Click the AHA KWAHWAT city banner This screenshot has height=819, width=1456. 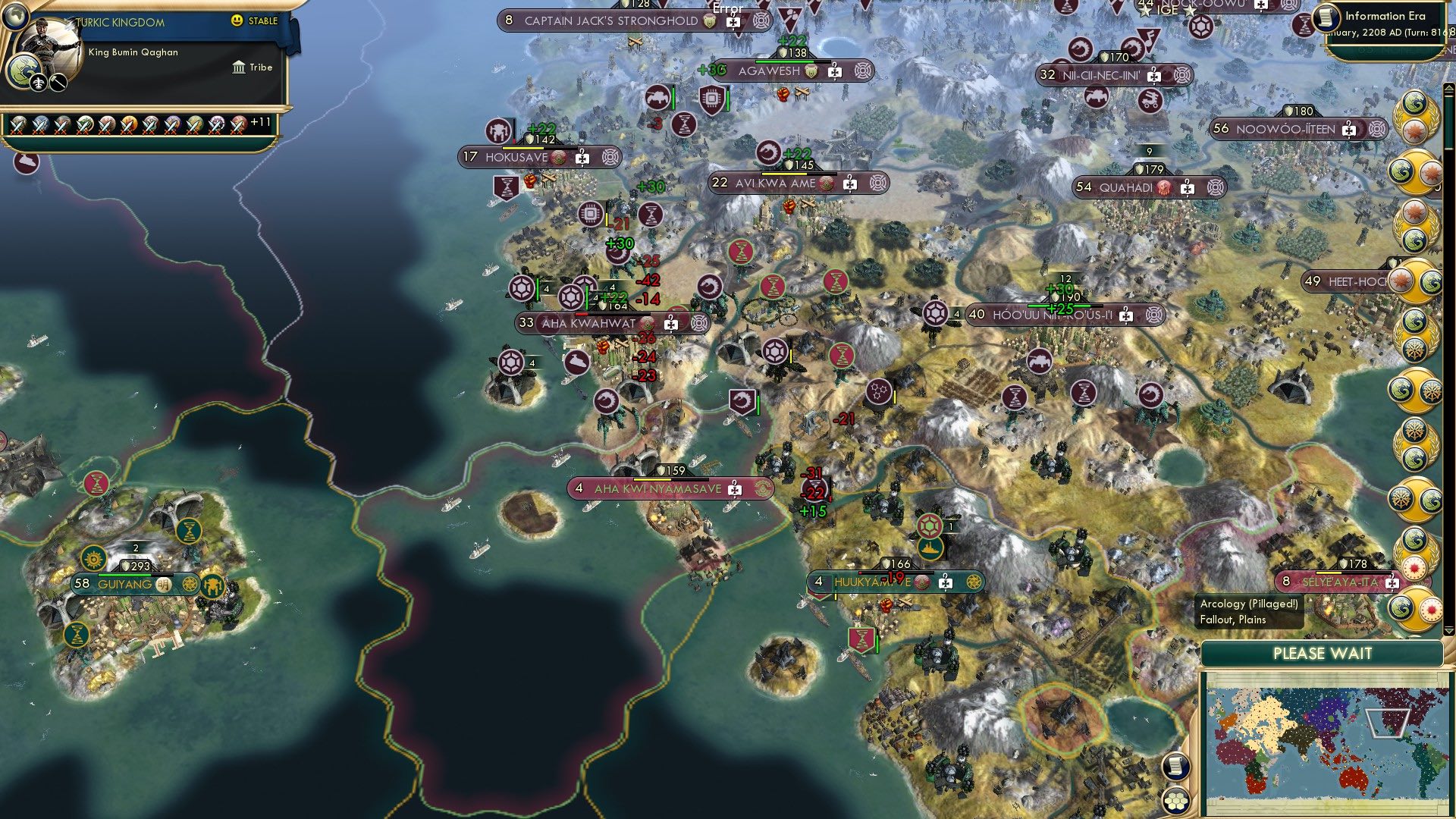[x=588, y=322]
